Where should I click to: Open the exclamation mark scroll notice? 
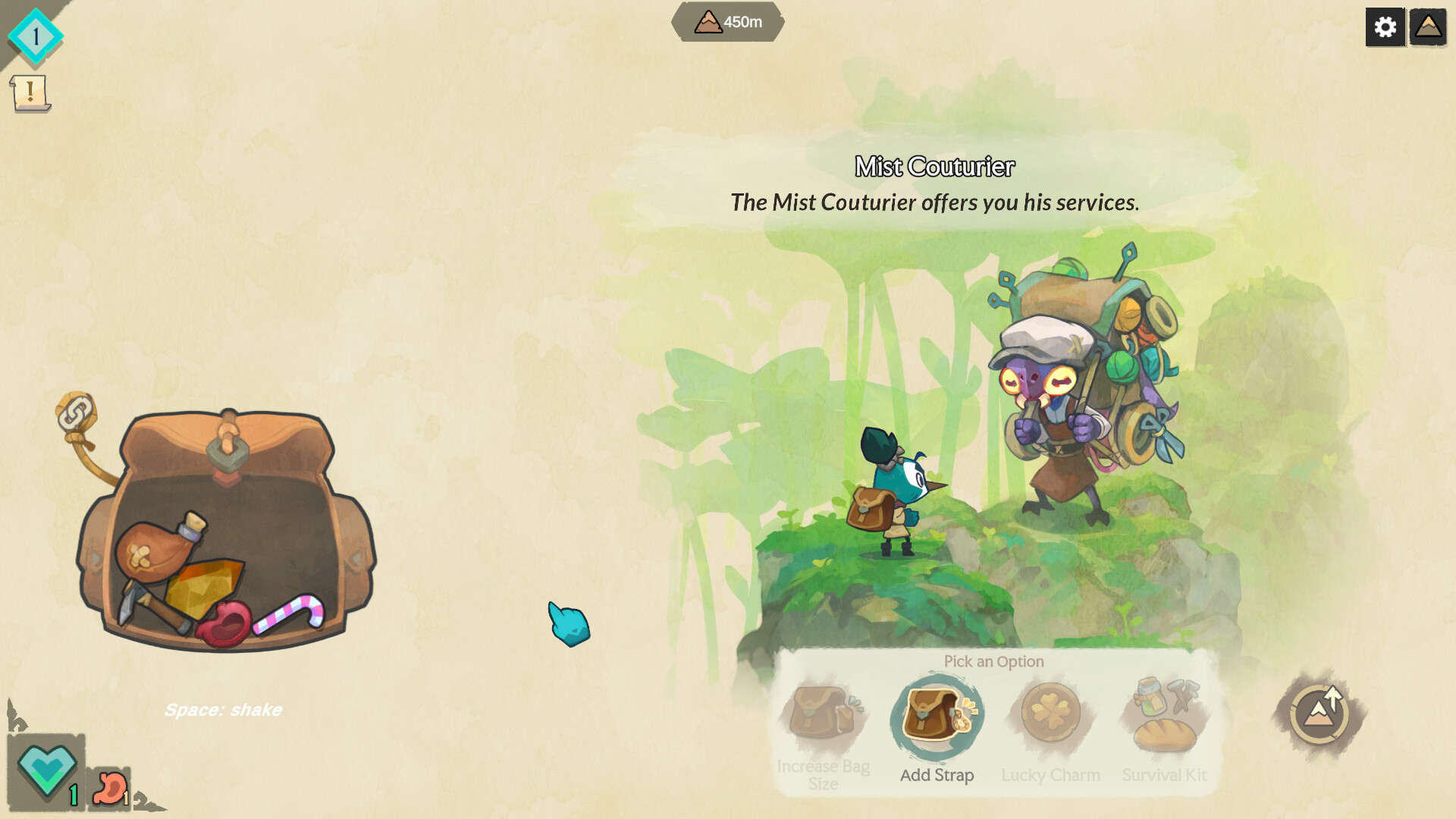[30, 93]
